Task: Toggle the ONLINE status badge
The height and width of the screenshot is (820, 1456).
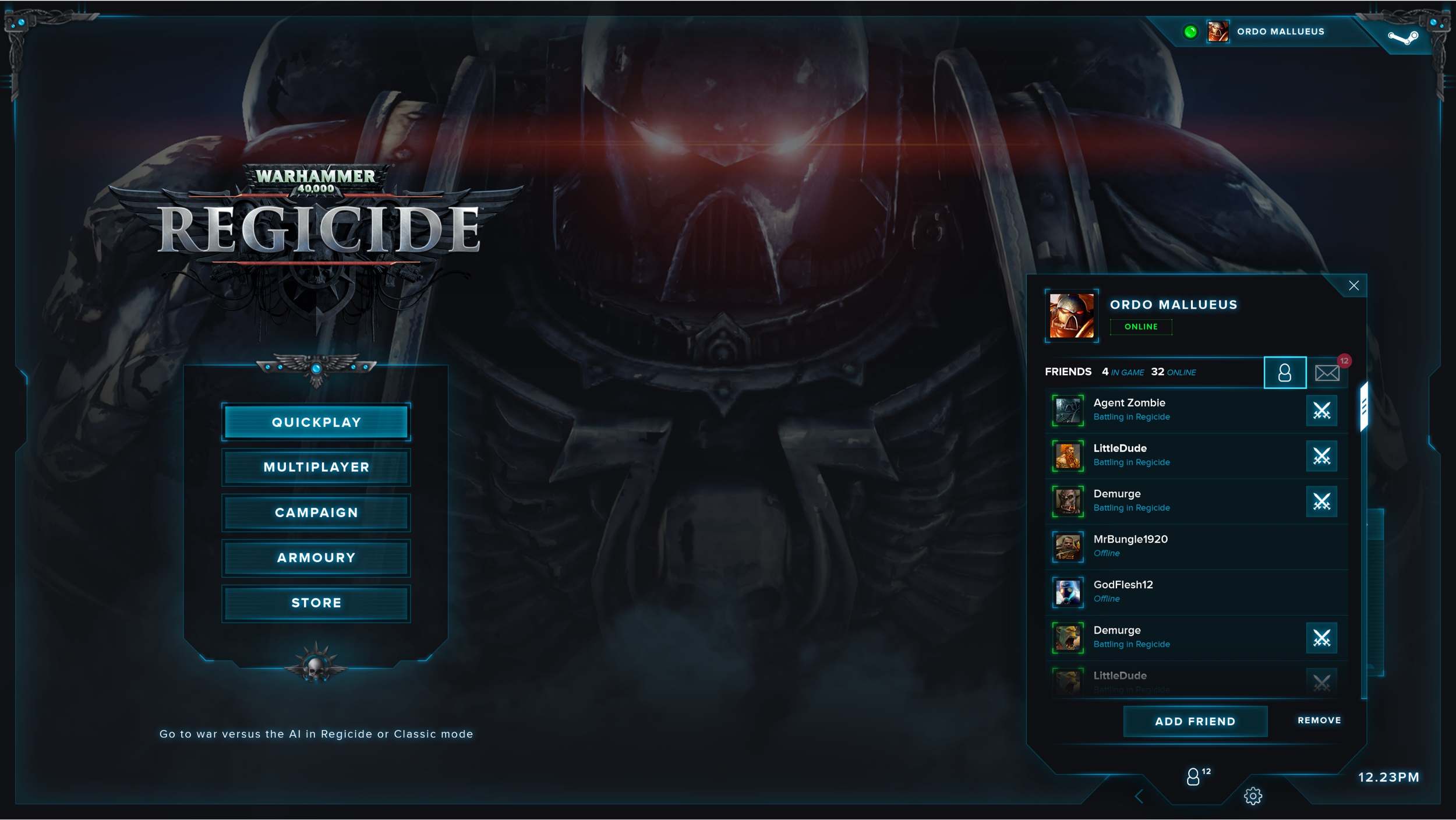Action: 1141,327
